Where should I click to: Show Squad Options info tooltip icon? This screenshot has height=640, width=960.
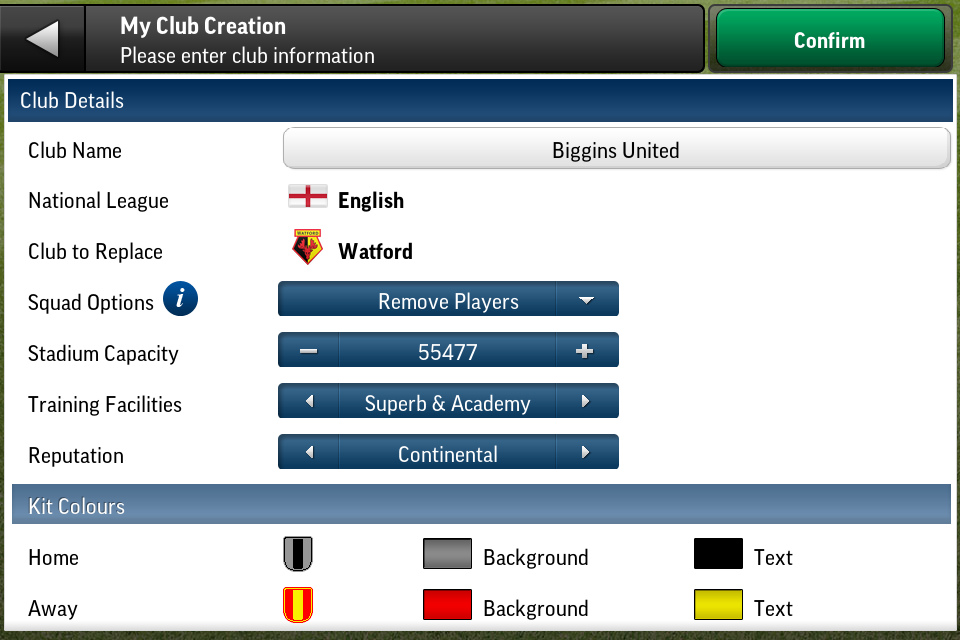click(x=180, y=300)
